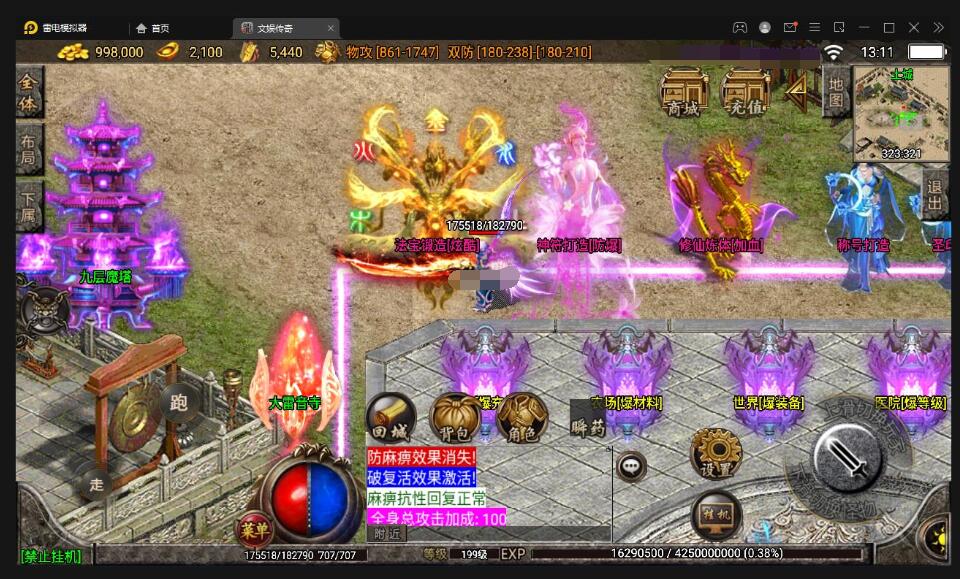Show the 角色 character sheet
Viewport: 960px width, 579px height.
coord(520,418)
